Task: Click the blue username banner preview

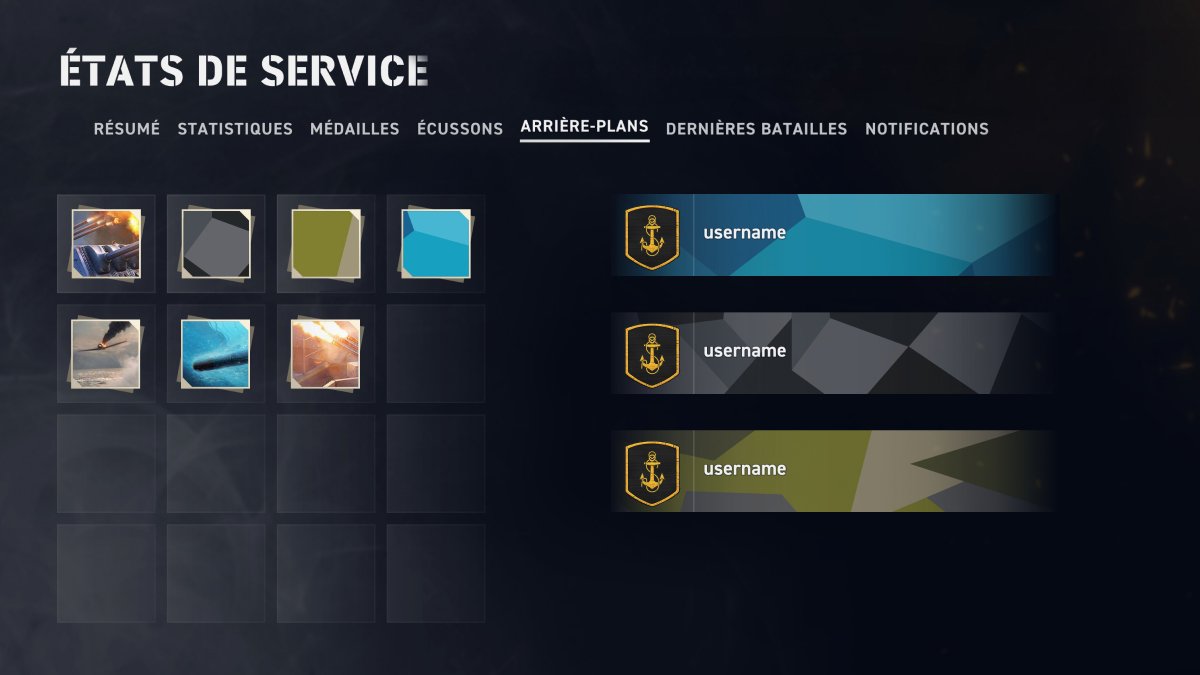Action: 832,235
